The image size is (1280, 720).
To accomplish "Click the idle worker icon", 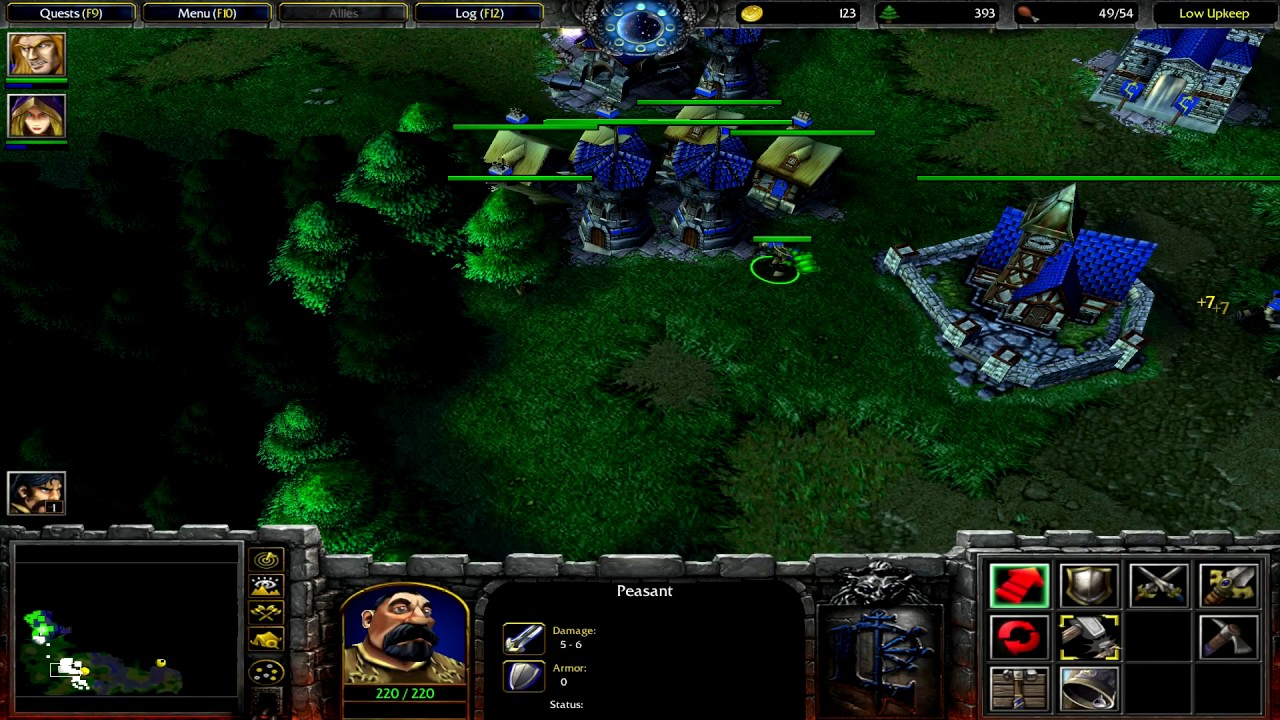I will pyautogui.click(x=37, y=493).
